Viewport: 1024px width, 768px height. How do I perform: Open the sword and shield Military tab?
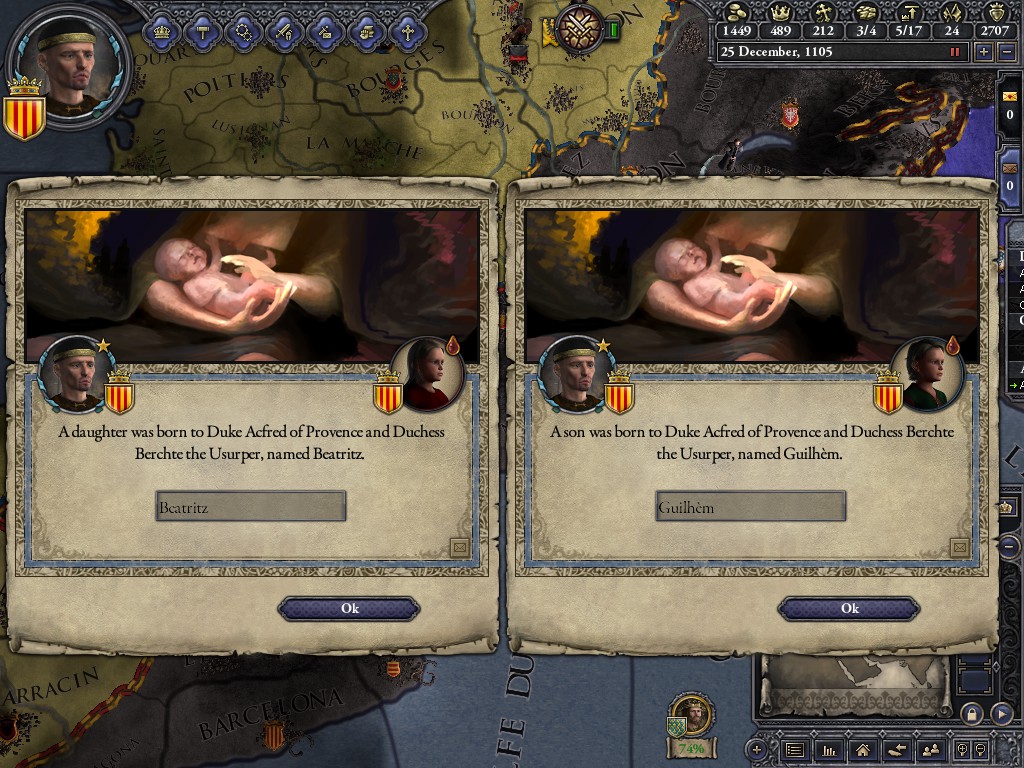coord(284,31)
